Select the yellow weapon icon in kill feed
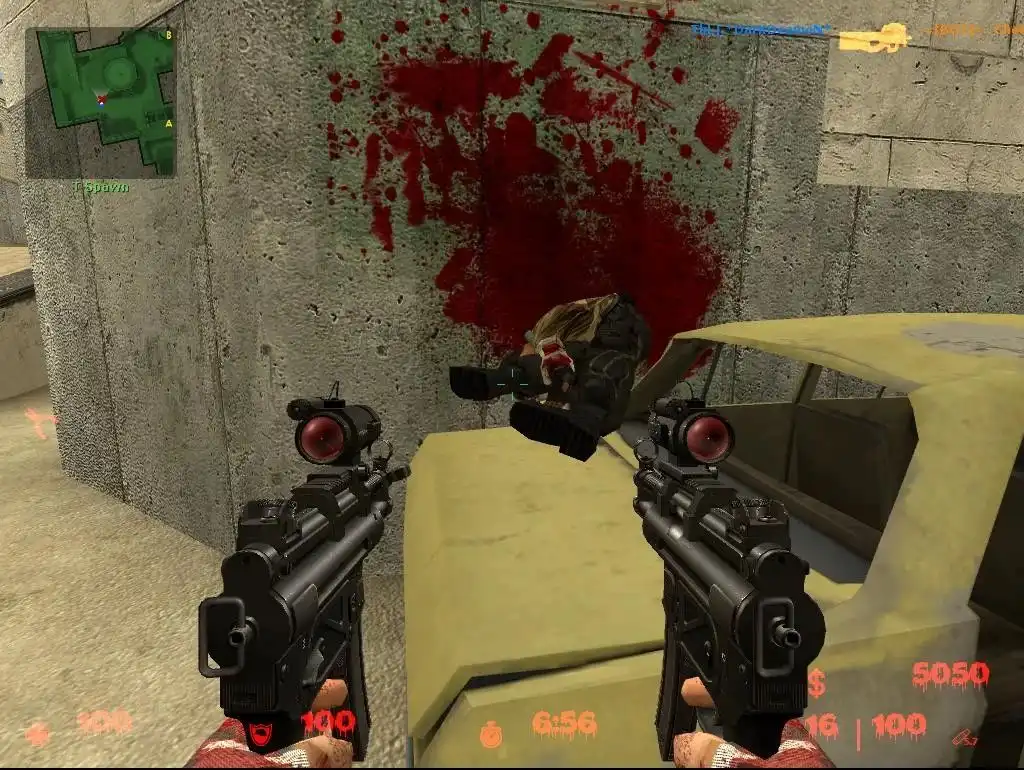This screenshot has height=770, width=1024. [874, 38]
